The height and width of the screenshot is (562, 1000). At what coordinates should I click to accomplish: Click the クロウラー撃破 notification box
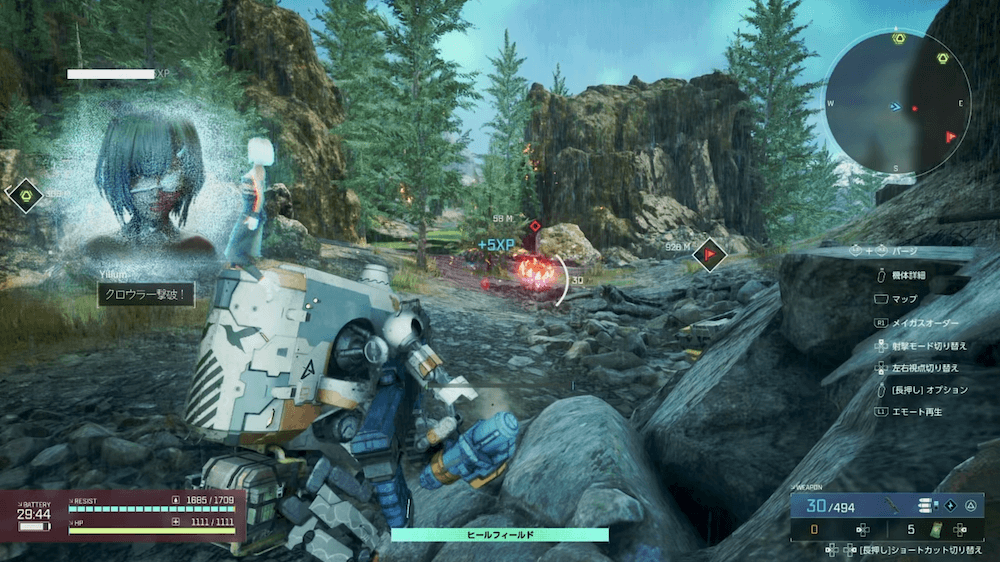[x=146, y=295]
